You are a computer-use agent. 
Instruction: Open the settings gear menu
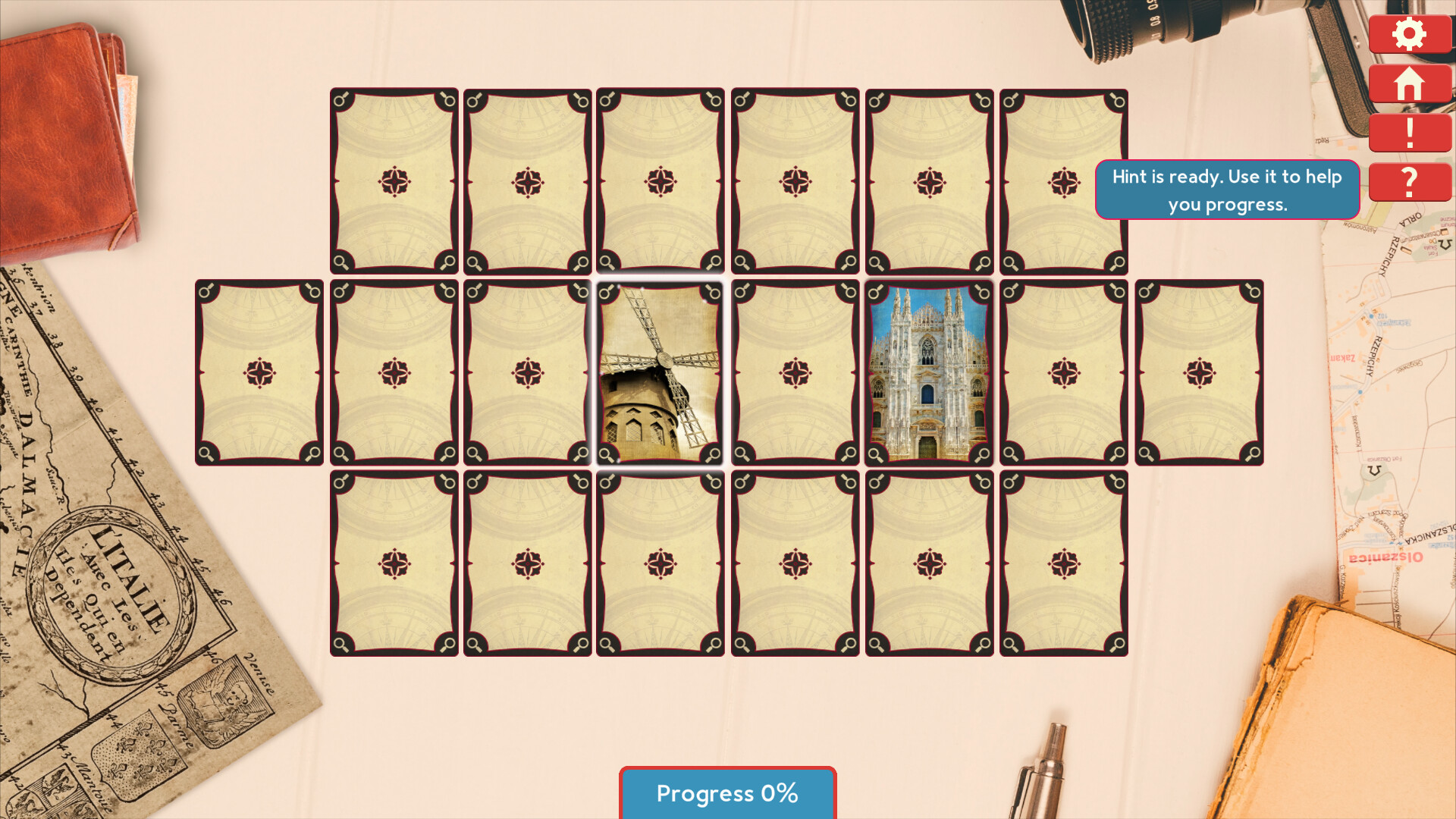click(1409, 33)
